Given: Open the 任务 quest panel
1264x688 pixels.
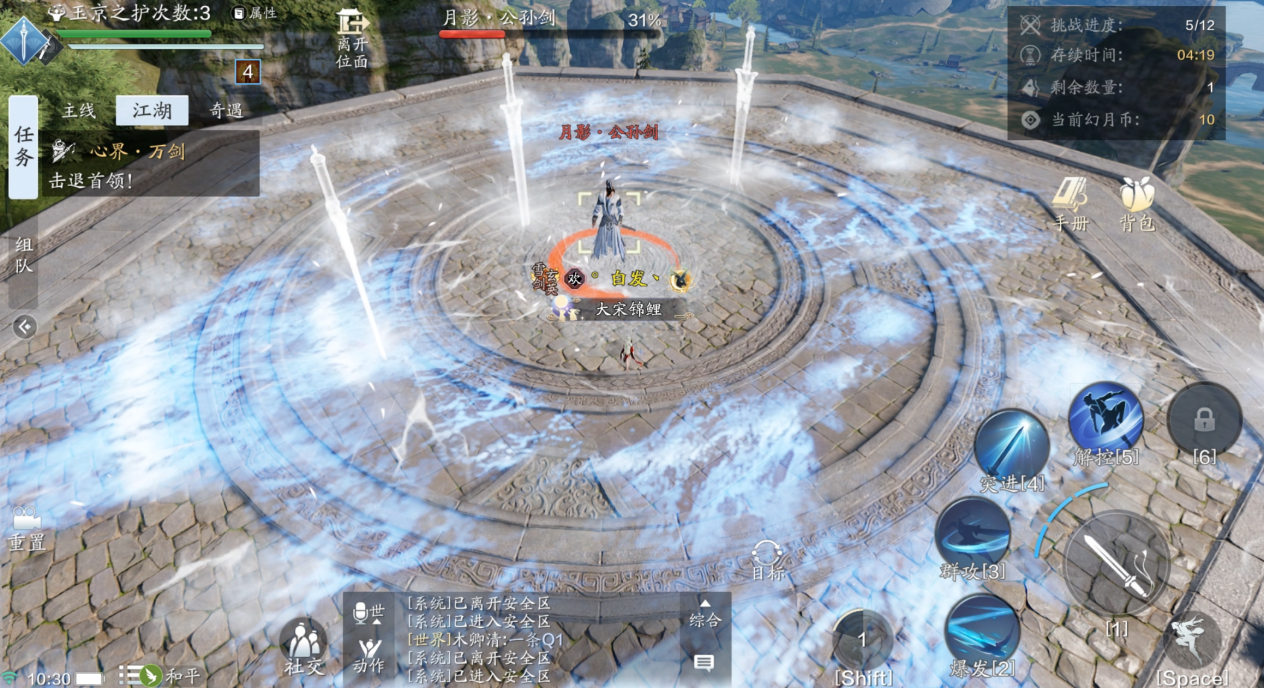Looking at the screenshot, I should [23, 147].
